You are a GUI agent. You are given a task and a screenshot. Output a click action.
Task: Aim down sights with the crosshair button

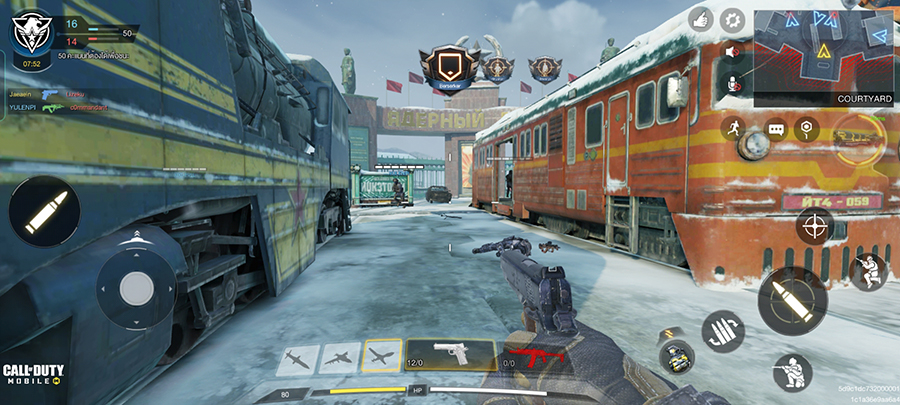tap(814, 225)
